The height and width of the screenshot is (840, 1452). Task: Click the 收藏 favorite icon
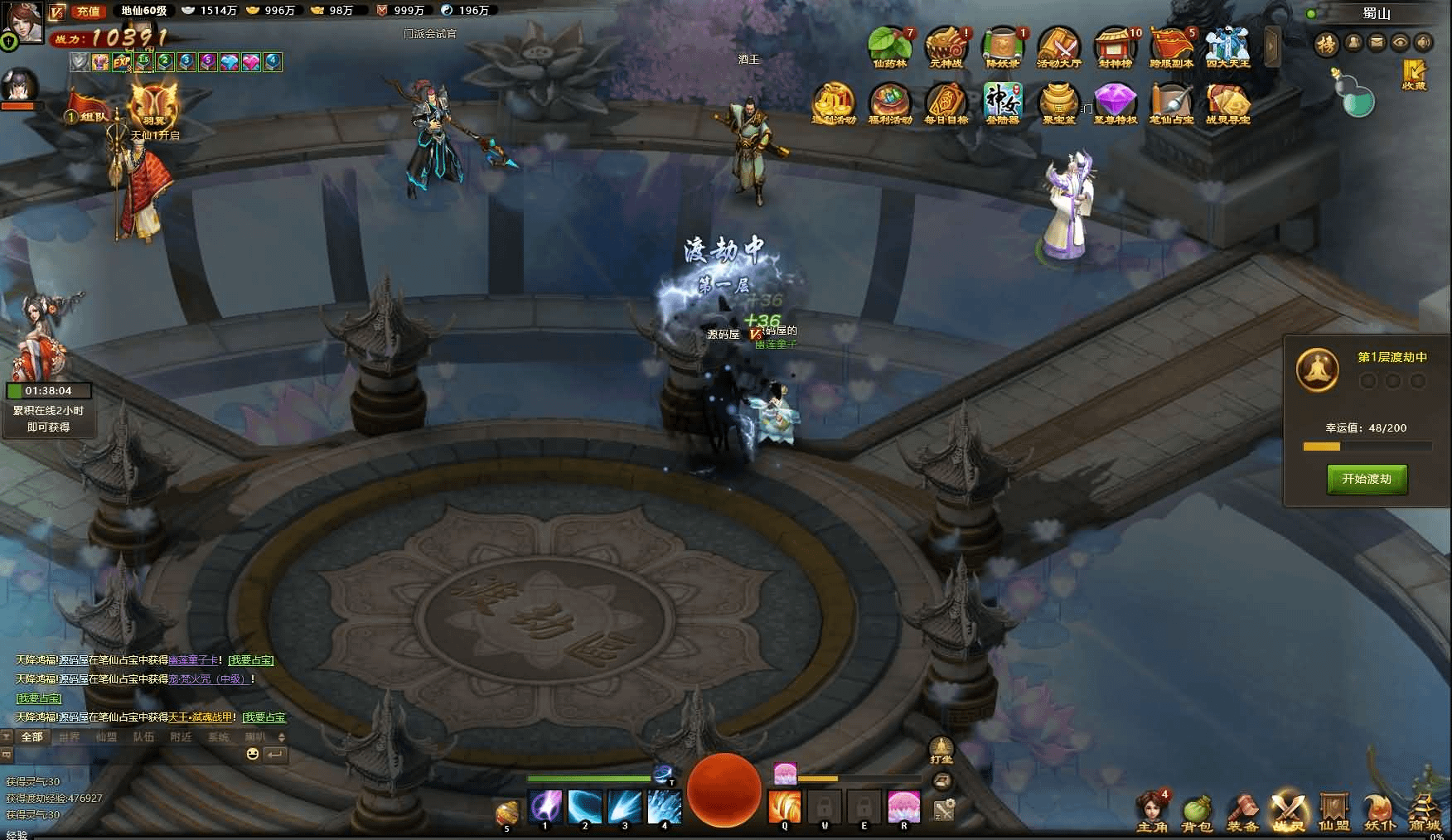[1413, 75]
